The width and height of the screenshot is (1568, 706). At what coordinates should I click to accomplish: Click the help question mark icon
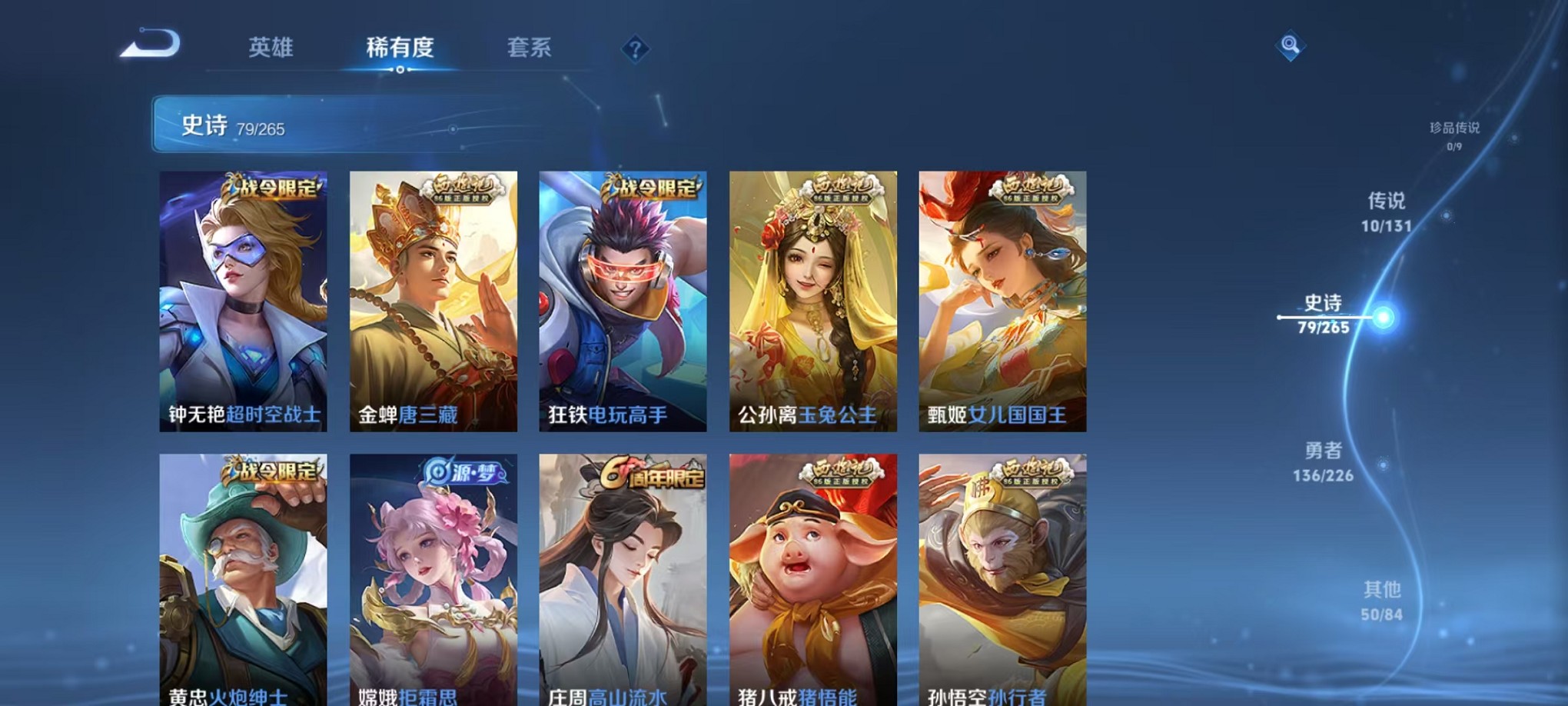click(x=634, y=49)
